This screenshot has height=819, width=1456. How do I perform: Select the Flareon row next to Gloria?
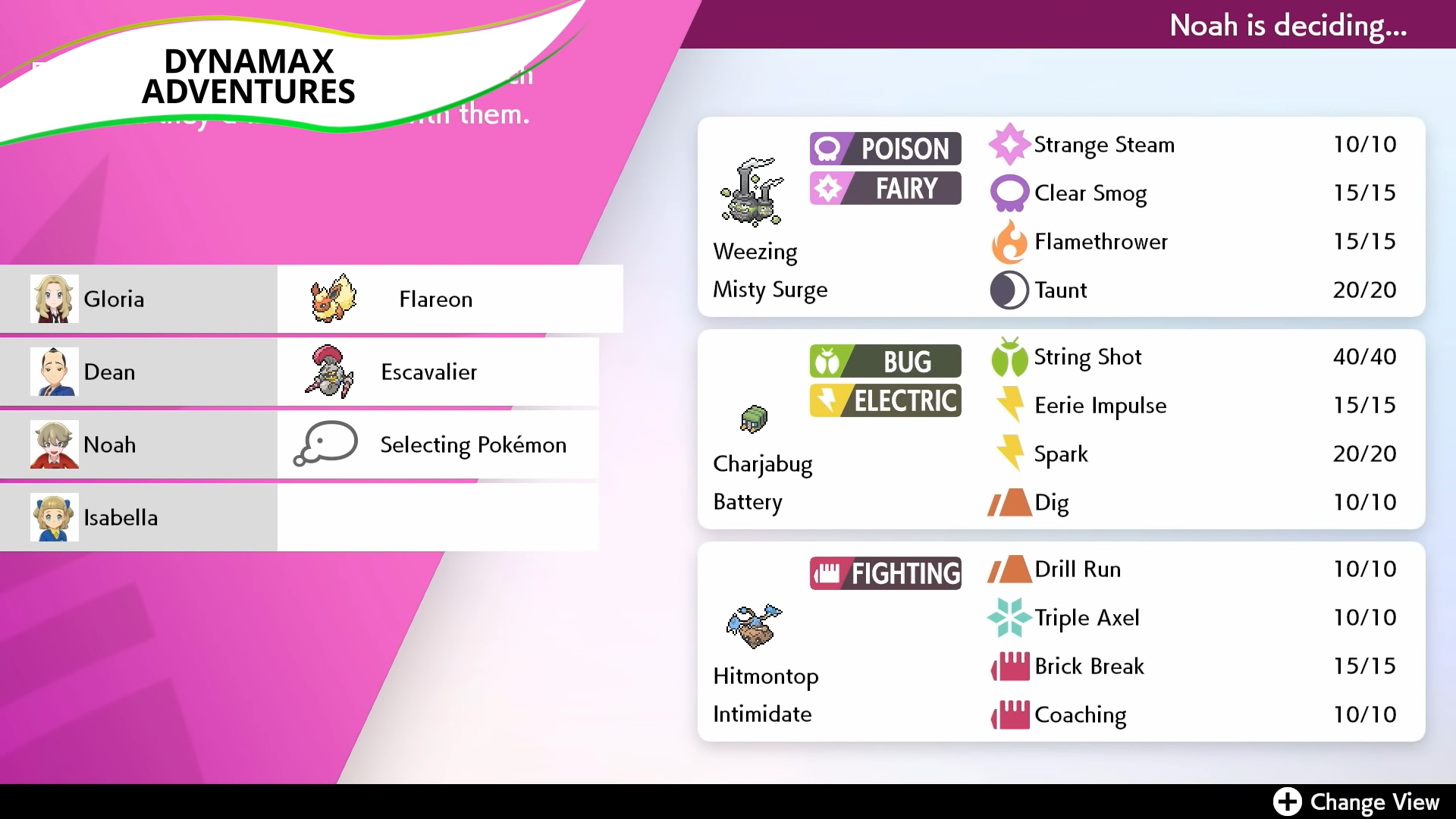point(436,299)
